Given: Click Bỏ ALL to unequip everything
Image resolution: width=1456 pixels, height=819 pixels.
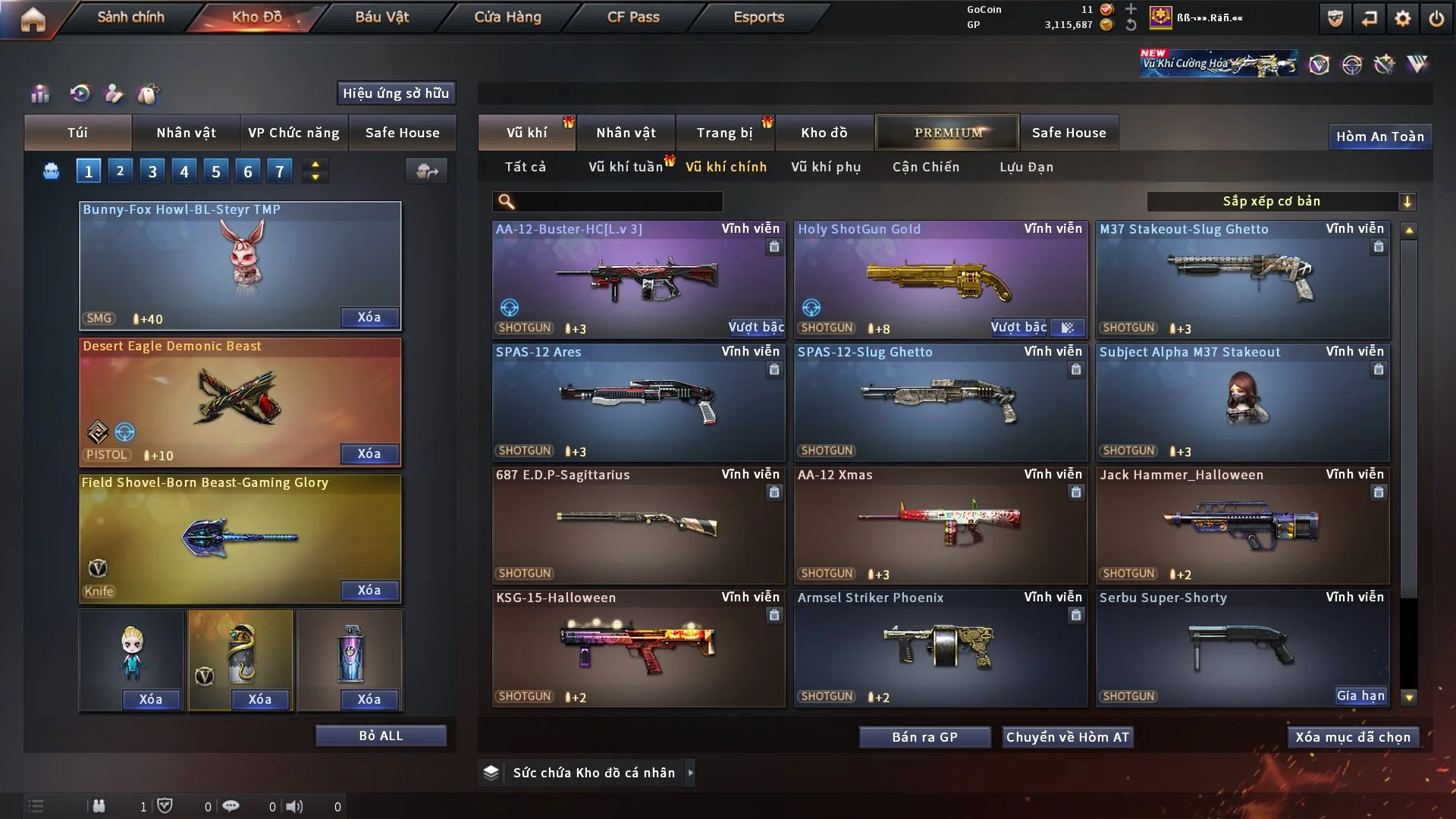Looking at the screenshot, I should (381, 736).
